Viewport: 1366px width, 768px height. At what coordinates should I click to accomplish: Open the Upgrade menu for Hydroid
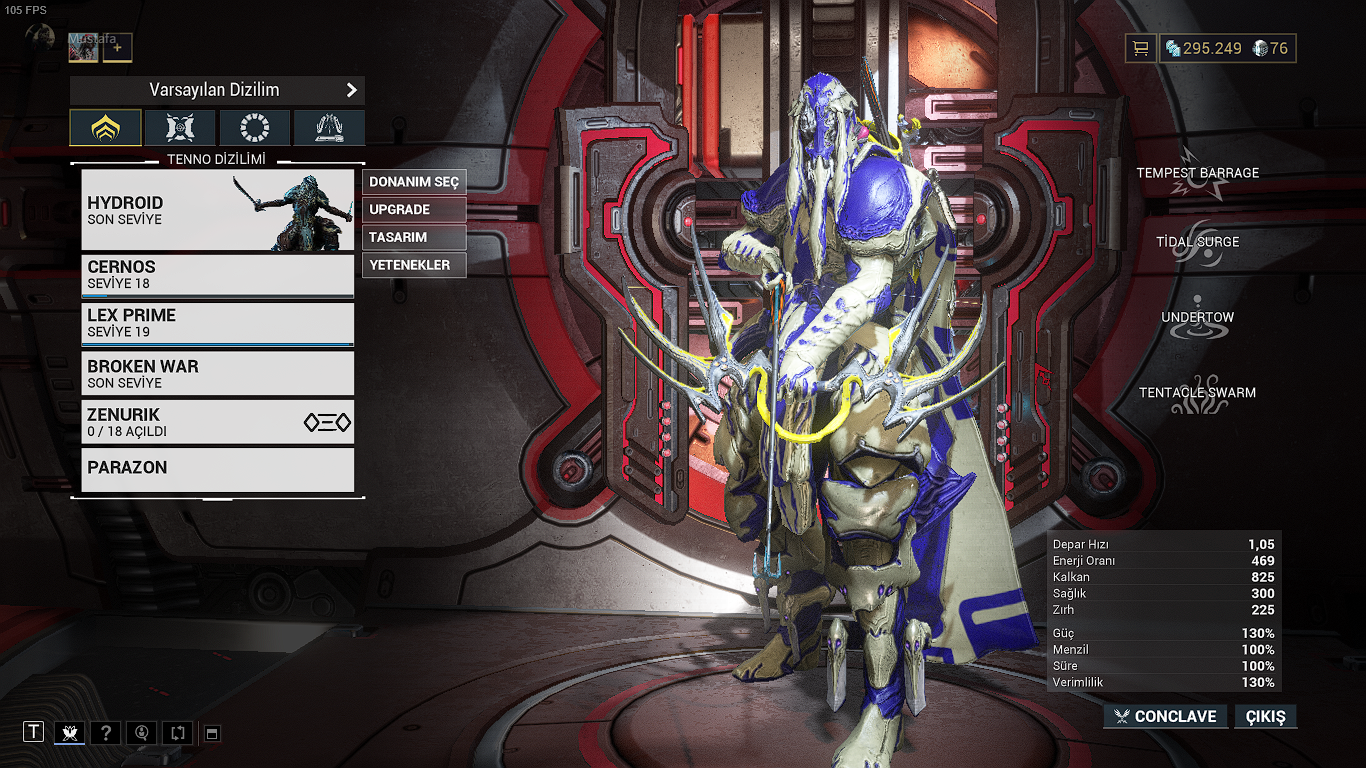[414, 210]
